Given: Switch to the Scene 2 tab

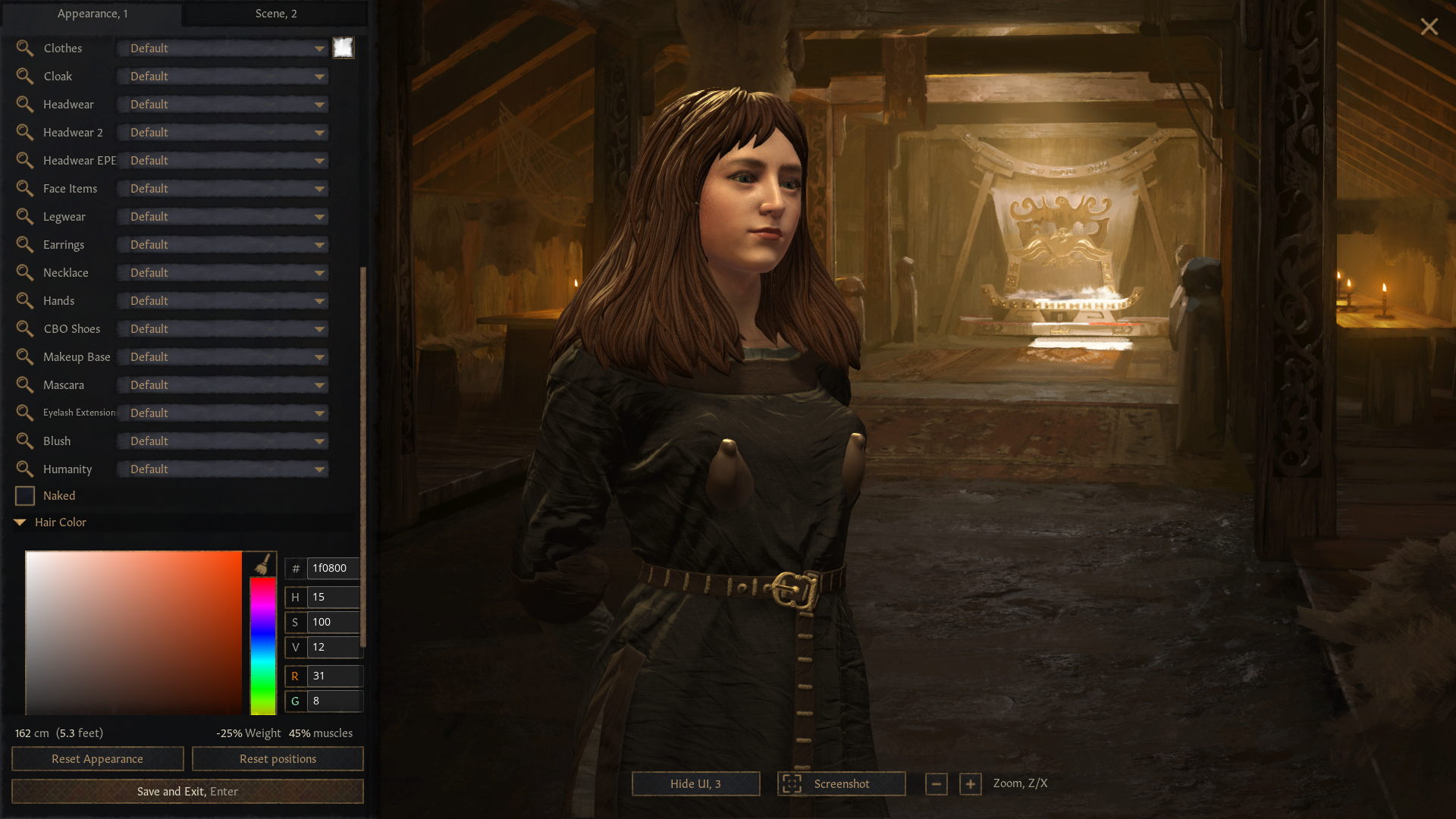Looking at the screenshot, I should (275, 13).
